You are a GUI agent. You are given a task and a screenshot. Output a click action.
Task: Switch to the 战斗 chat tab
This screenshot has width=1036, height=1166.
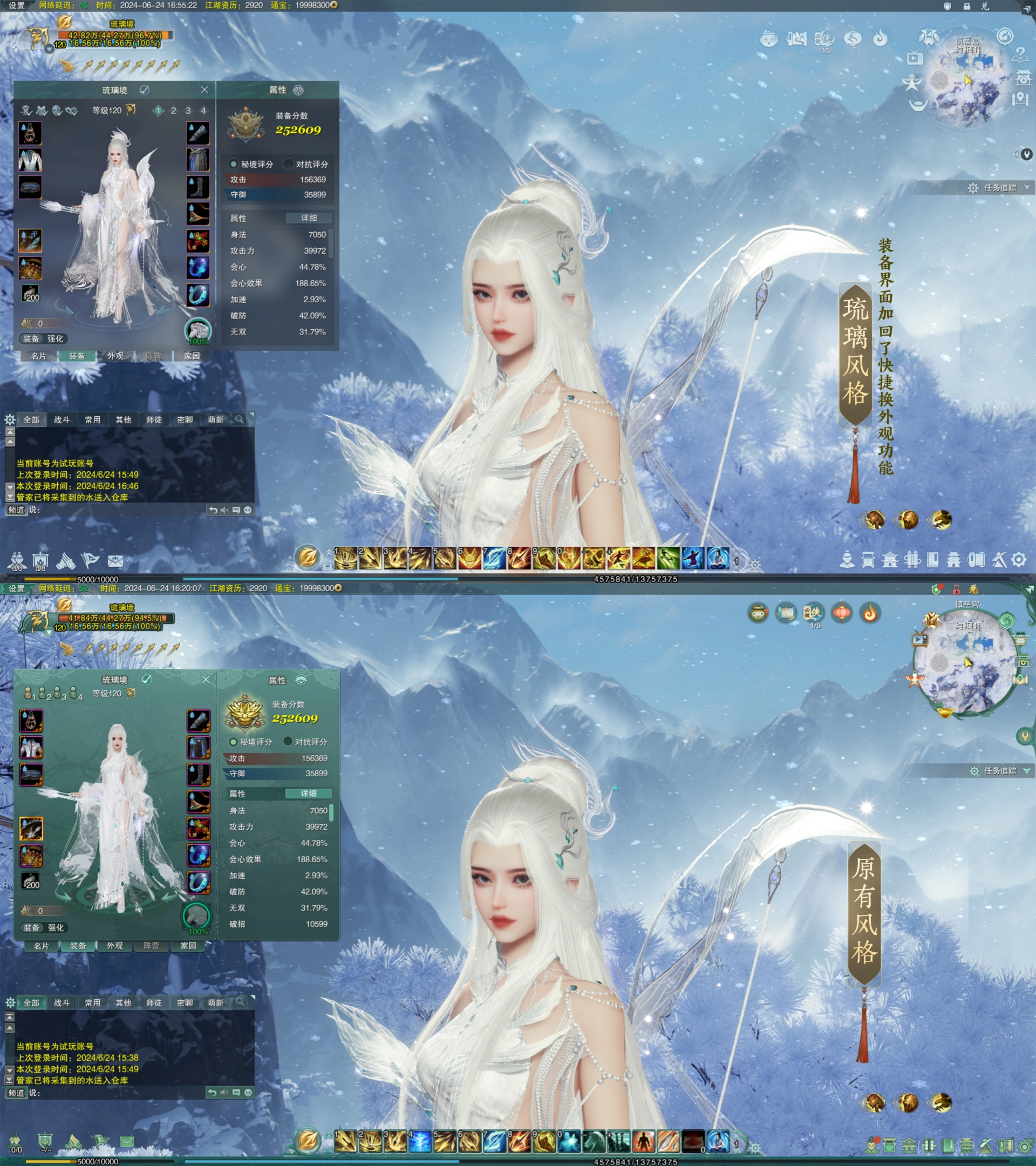point(62,420)
